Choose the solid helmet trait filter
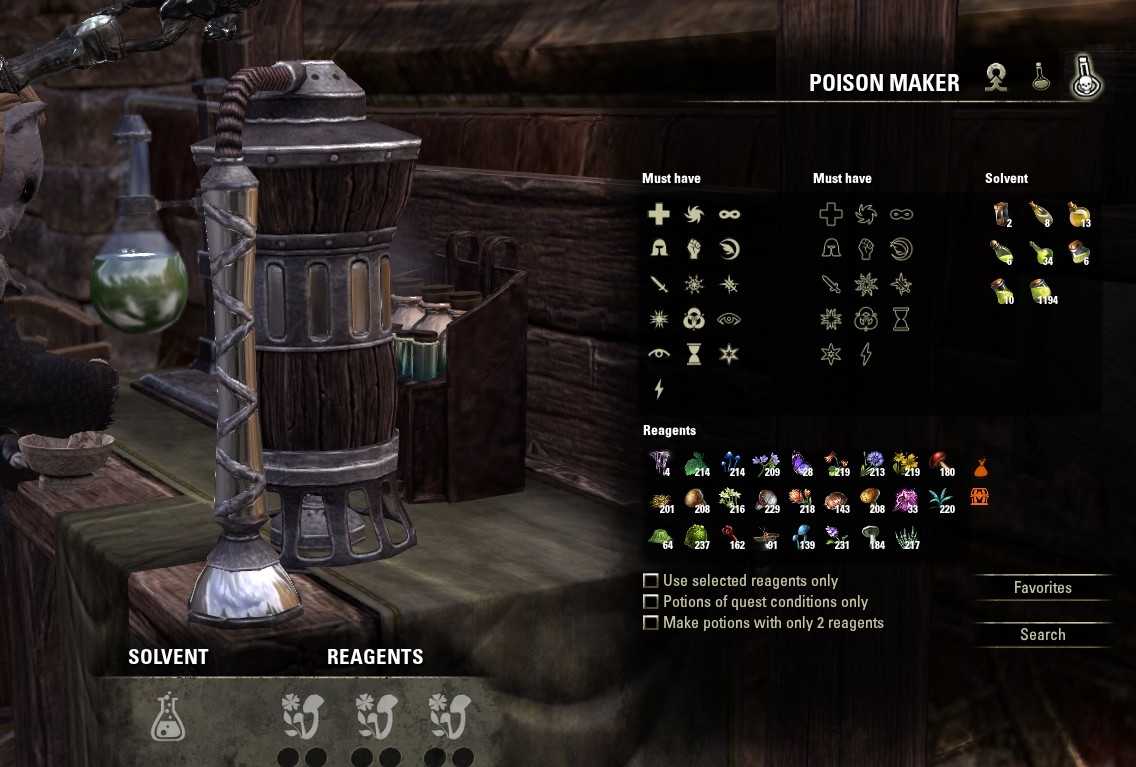Screen dimensions: 1136x767 [658, 249]
